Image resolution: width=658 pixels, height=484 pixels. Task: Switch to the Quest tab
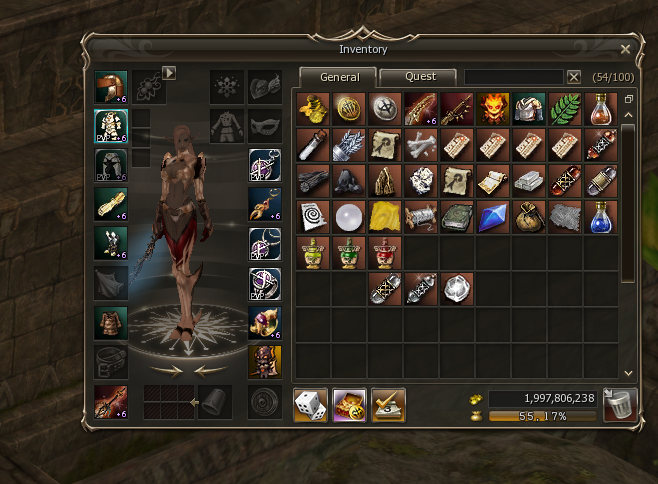pyautogui.click(x=420, y=77)
